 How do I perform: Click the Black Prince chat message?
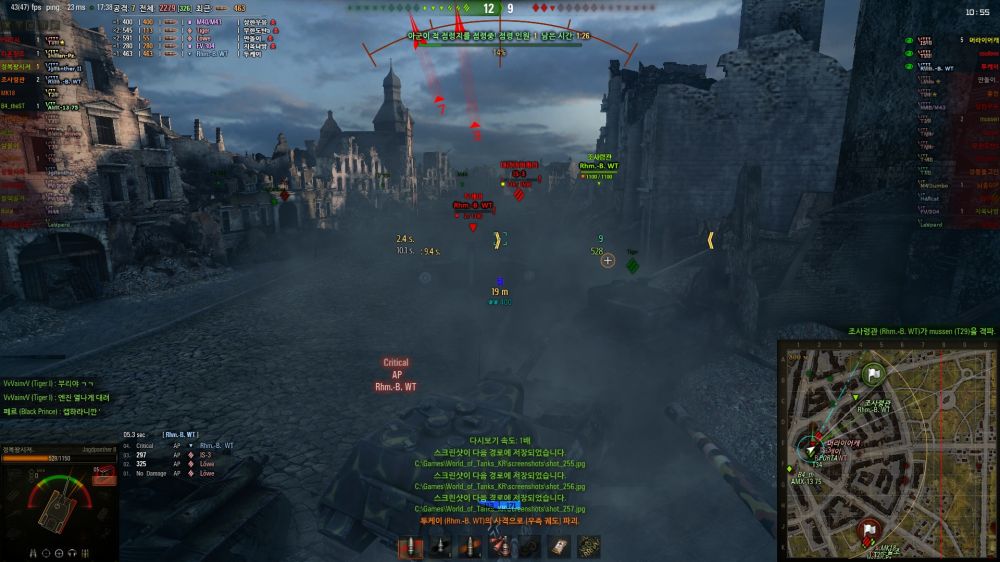50,411
